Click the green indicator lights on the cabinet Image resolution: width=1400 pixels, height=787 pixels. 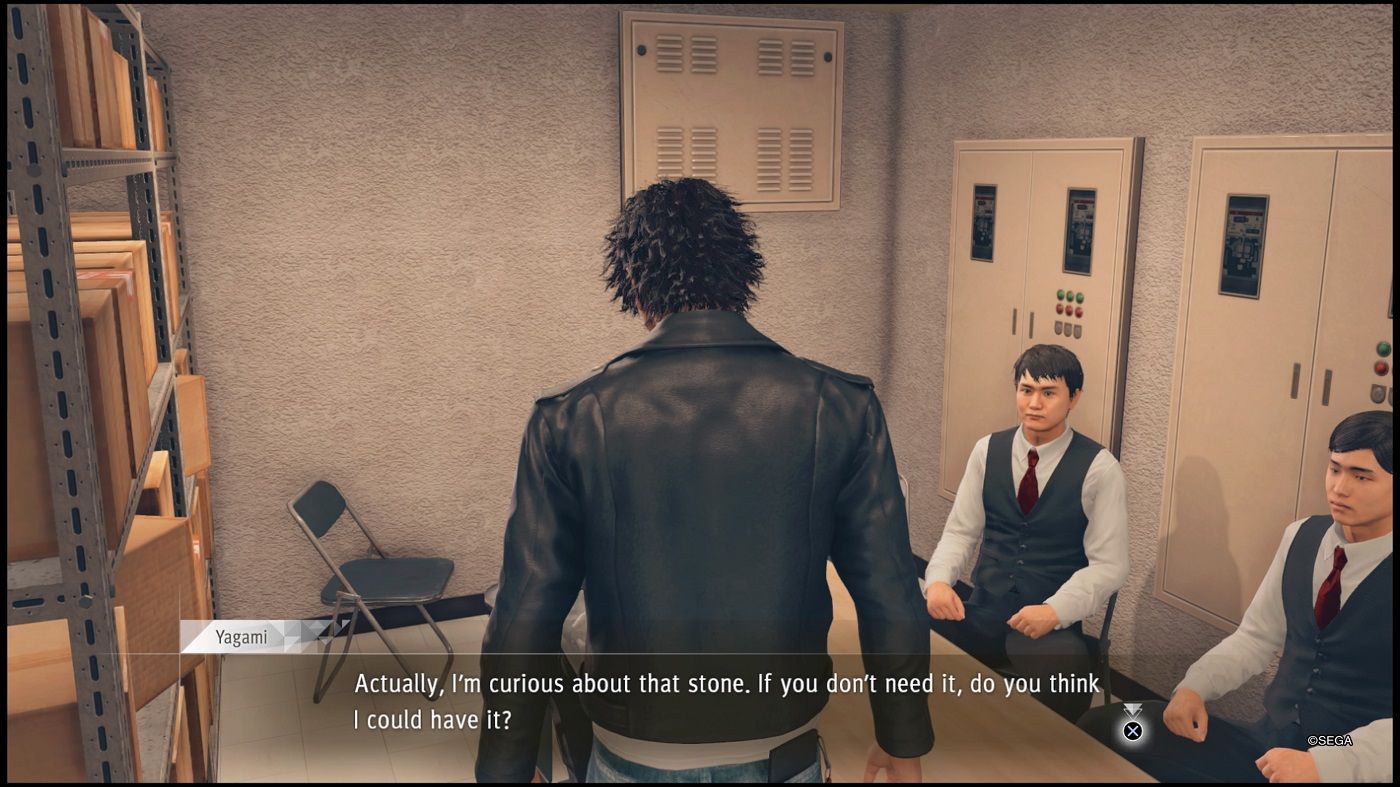pos(1070,296)
